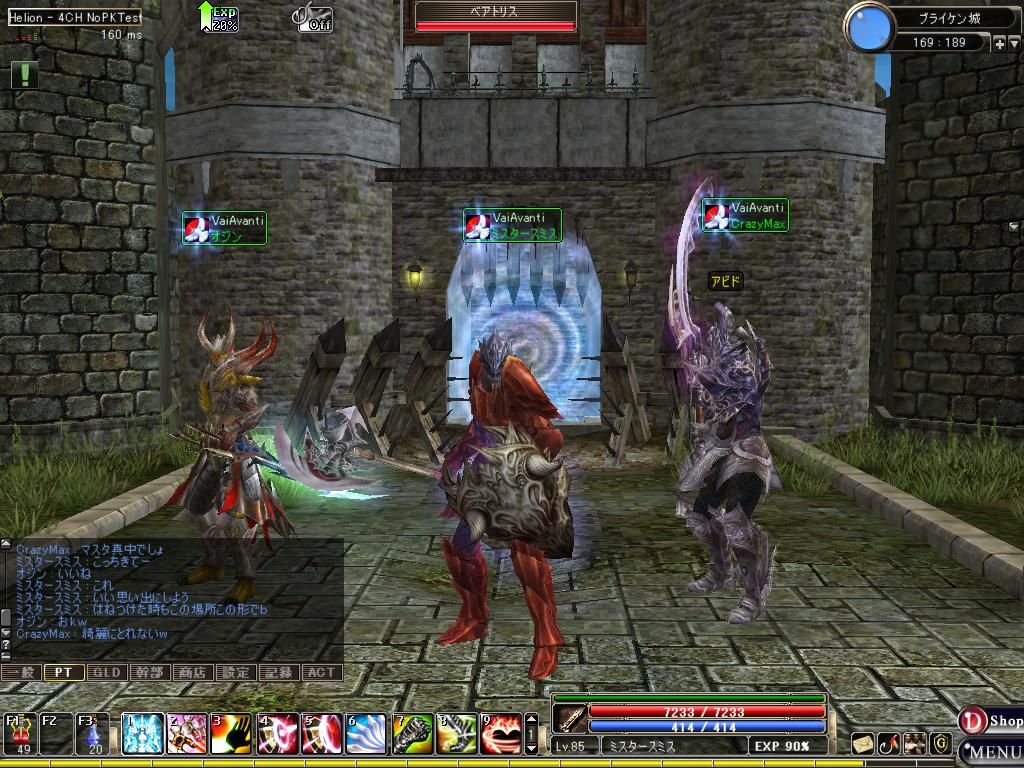Switch chat to the GLD tab
This screenshot has width=1024, height=768.
(x=106, y=673)
